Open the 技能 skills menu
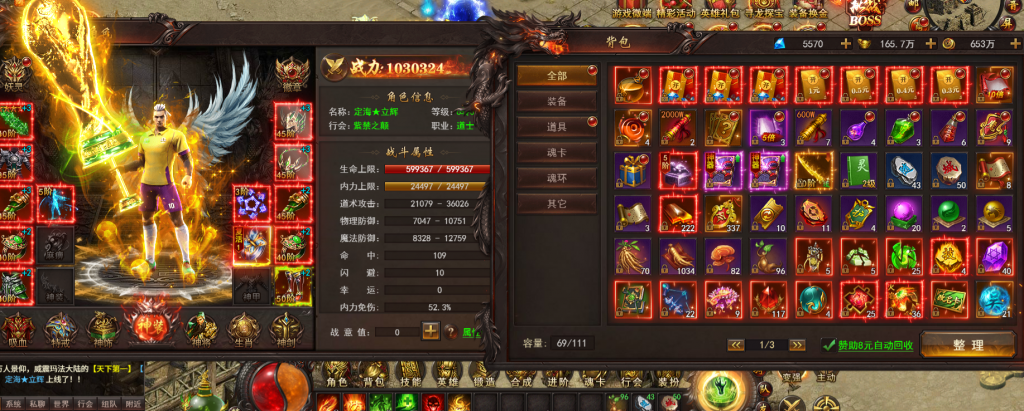 click(412, 383)
